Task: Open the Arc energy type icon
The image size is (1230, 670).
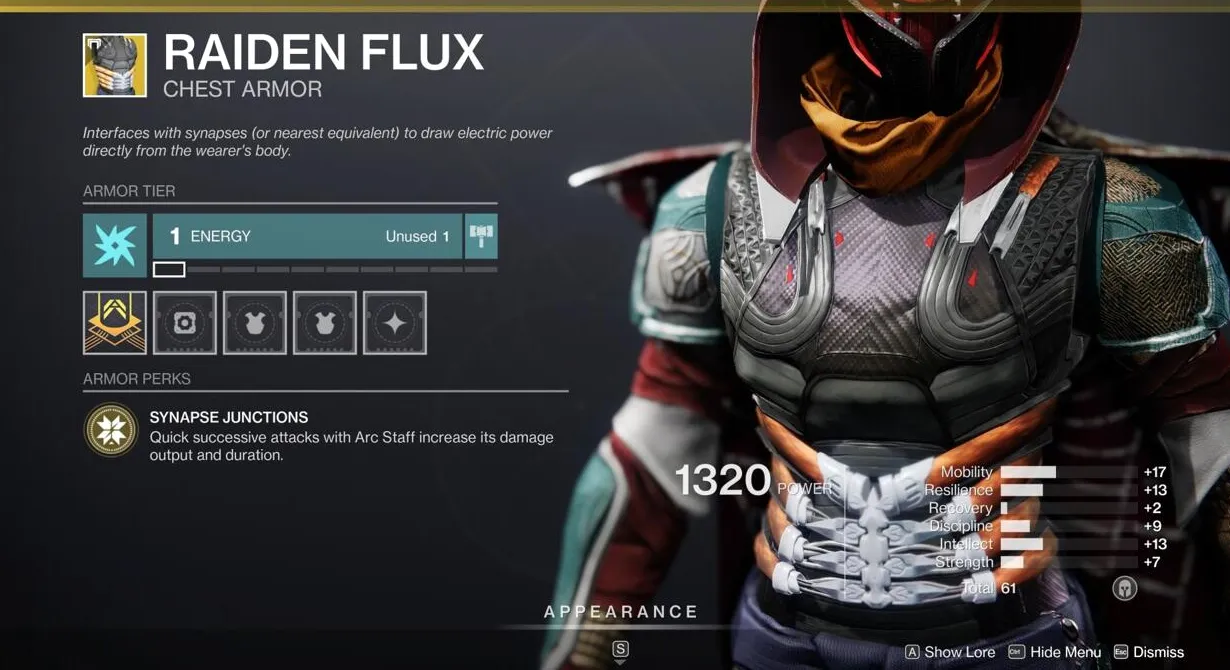Action: pos(115,245)
